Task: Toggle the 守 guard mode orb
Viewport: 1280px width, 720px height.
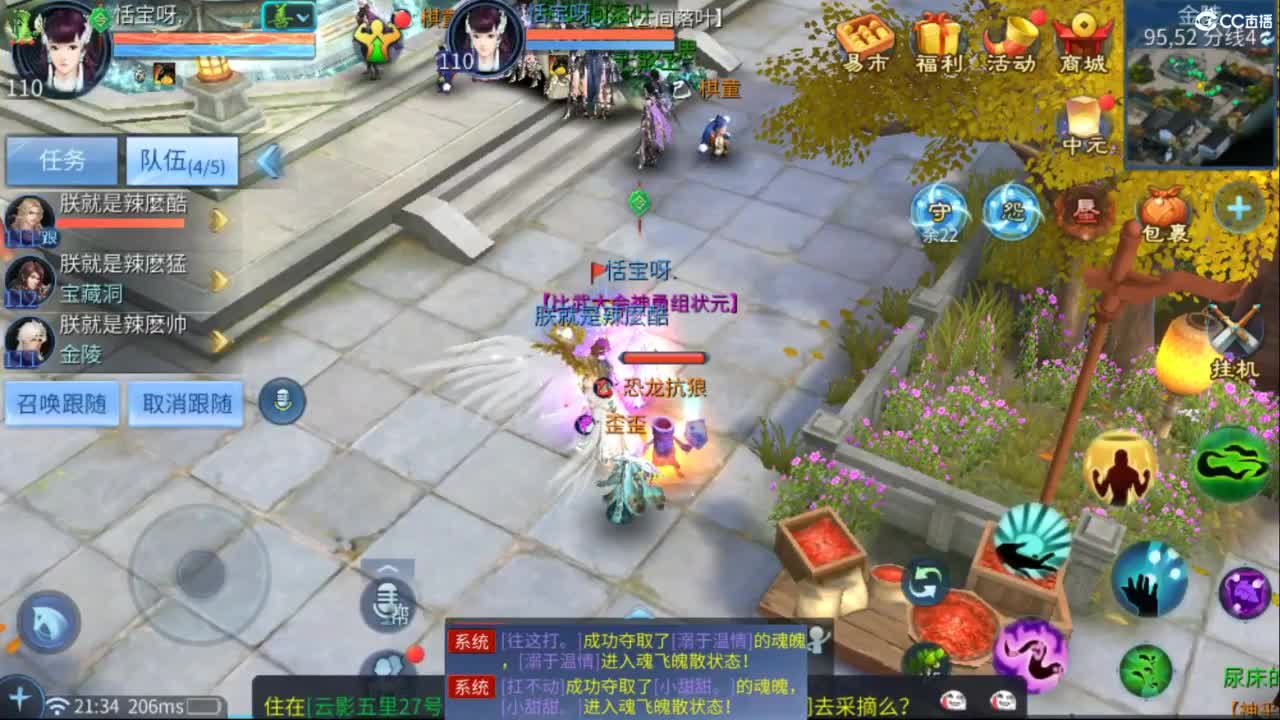Action: 938,210
